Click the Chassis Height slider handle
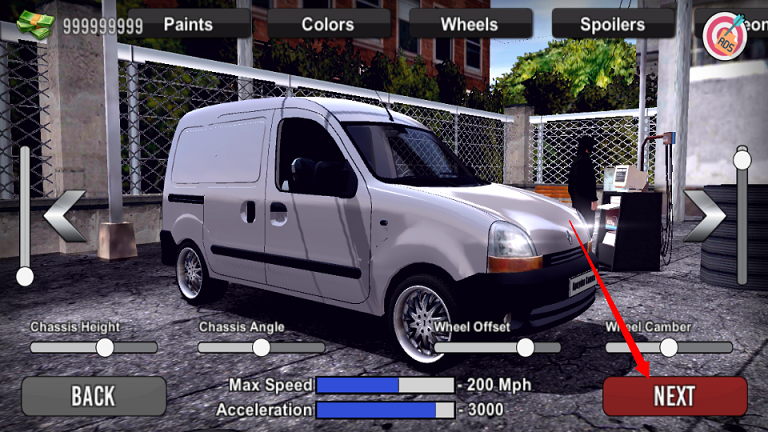The image size is (768, 432). pyautogui.click(x=105, y=347)
